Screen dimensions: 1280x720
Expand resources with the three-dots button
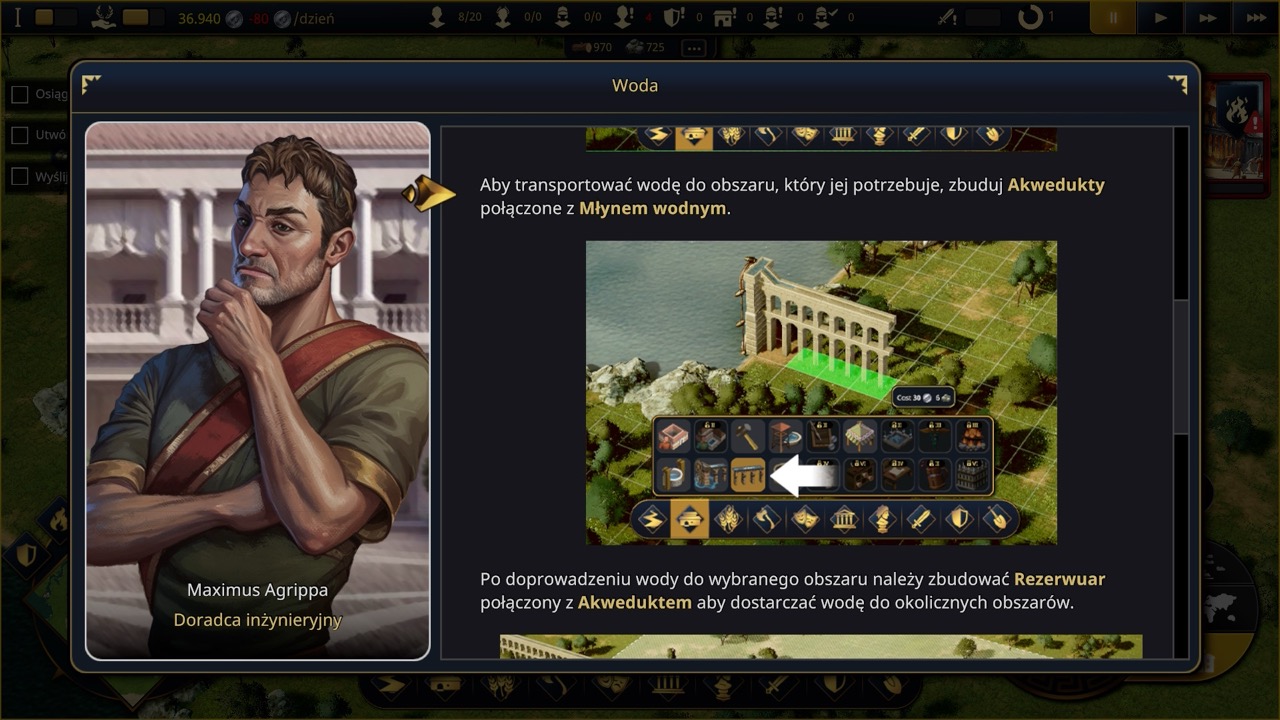tap(694, 47)
